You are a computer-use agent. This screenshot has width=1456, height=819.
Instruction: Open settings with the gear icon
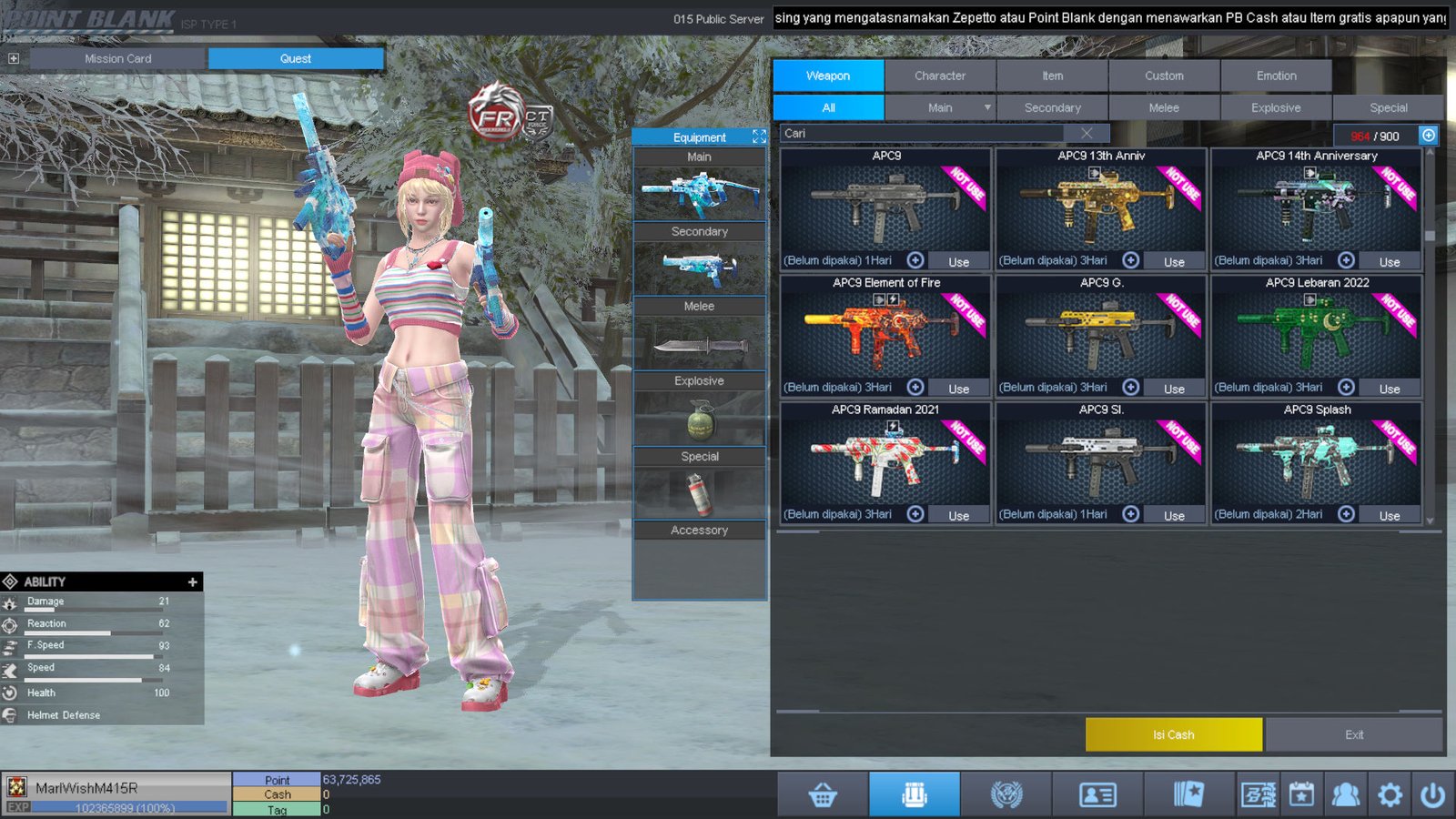1390,795
